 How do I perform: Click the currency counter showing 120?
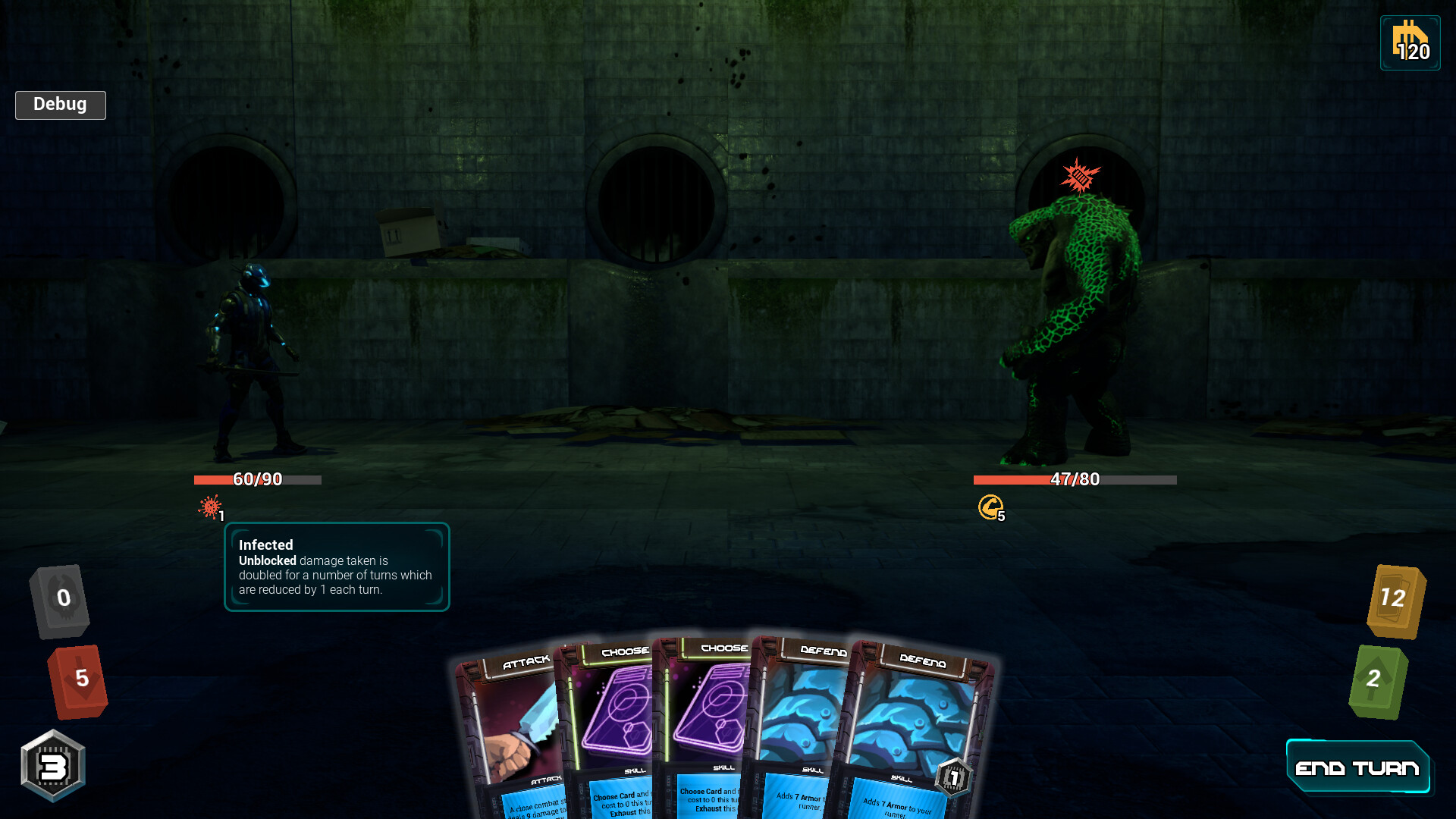pos(1409,43)
